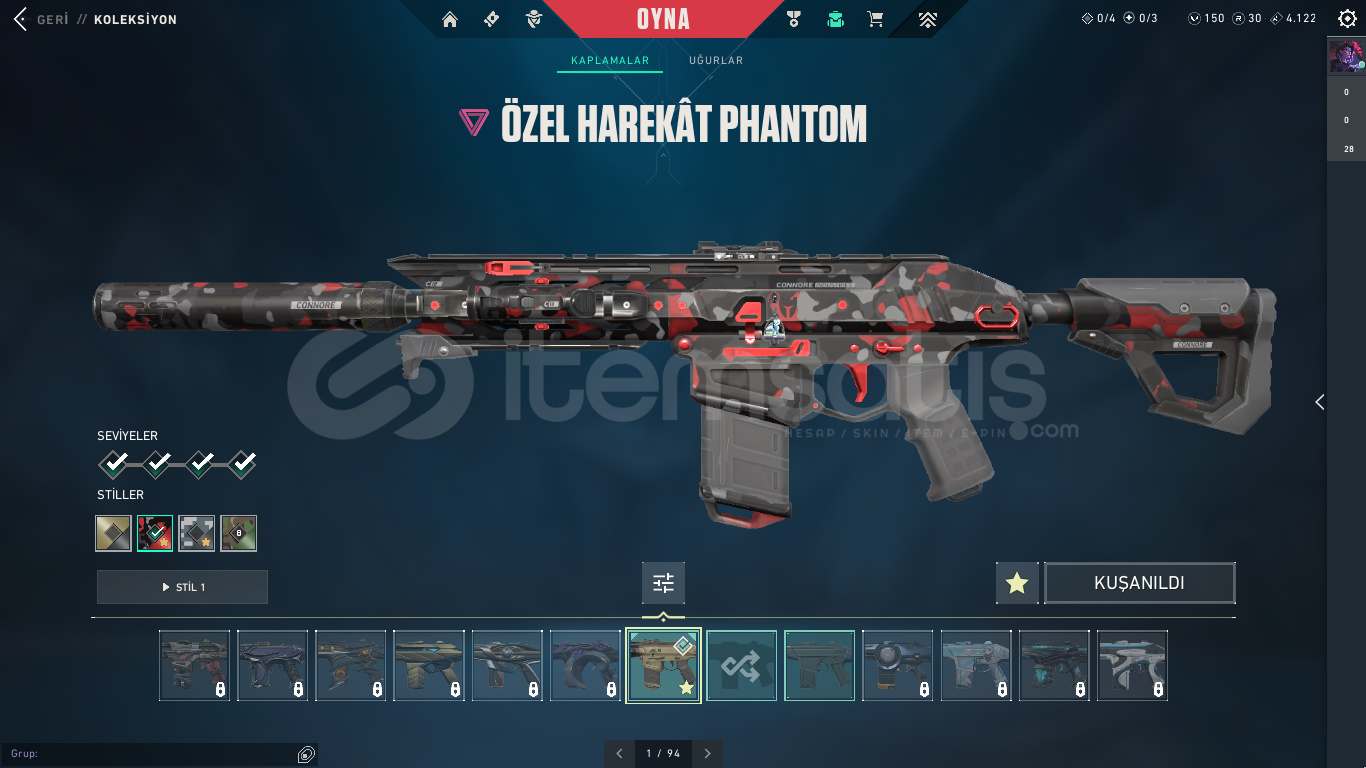Select the random skin shuffle thumbnail
The height and width of the screenshot is (768, 1366).
[x=741, y=665]
